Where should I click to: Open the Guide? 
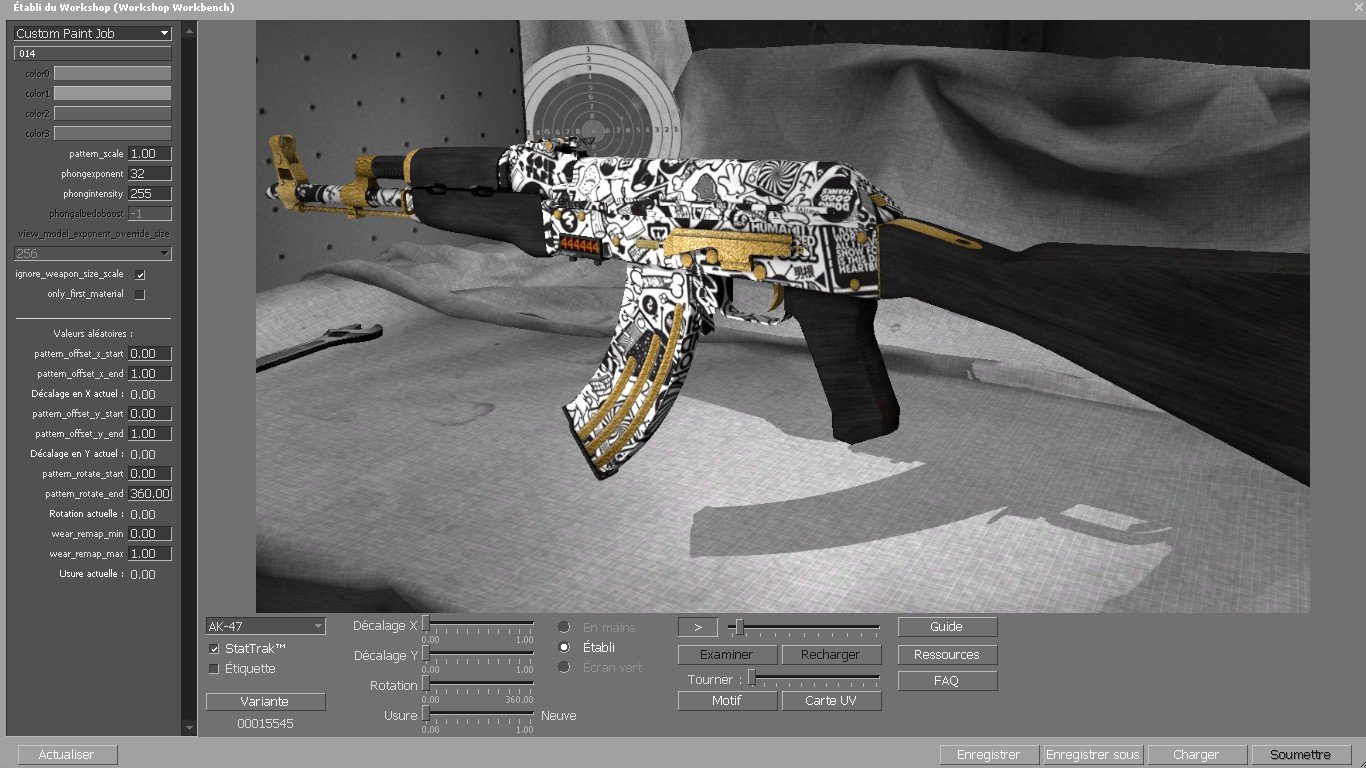tap(946, 627)
